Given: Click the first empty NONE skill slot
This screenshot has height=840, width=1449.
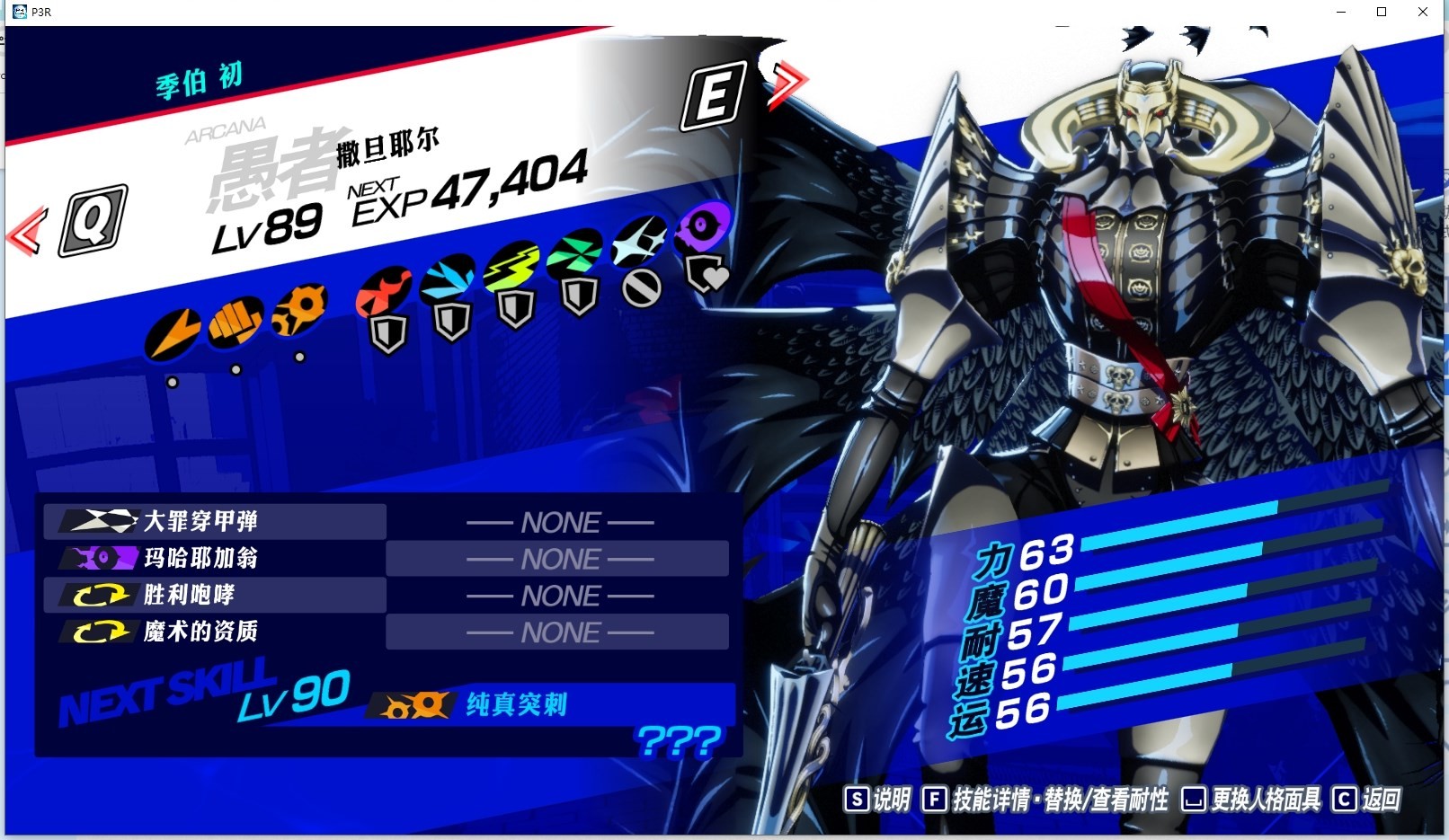Looking at the screenshot, I should tap(557, 521).
